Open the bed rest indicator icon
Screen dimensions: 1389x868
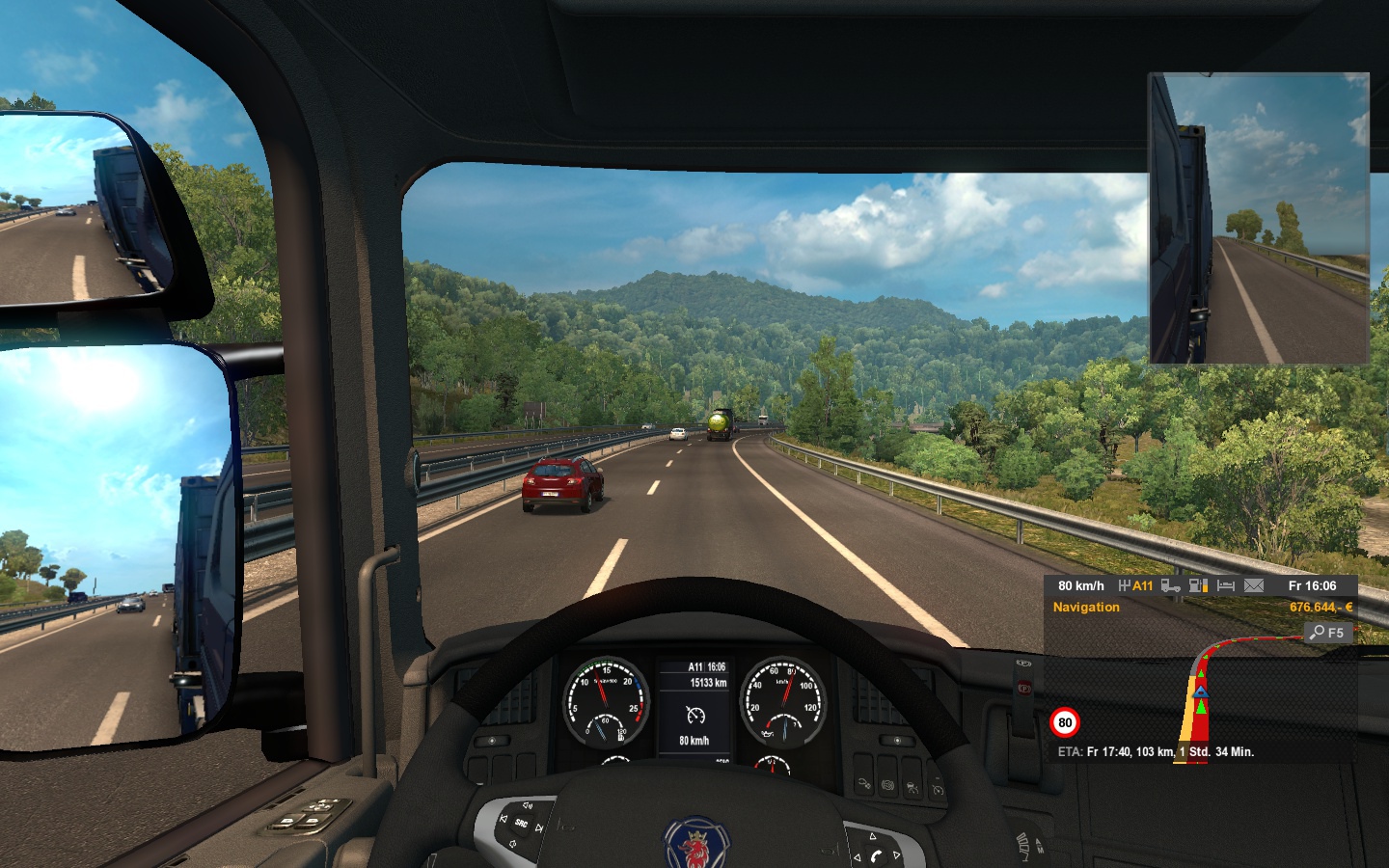1226,585
